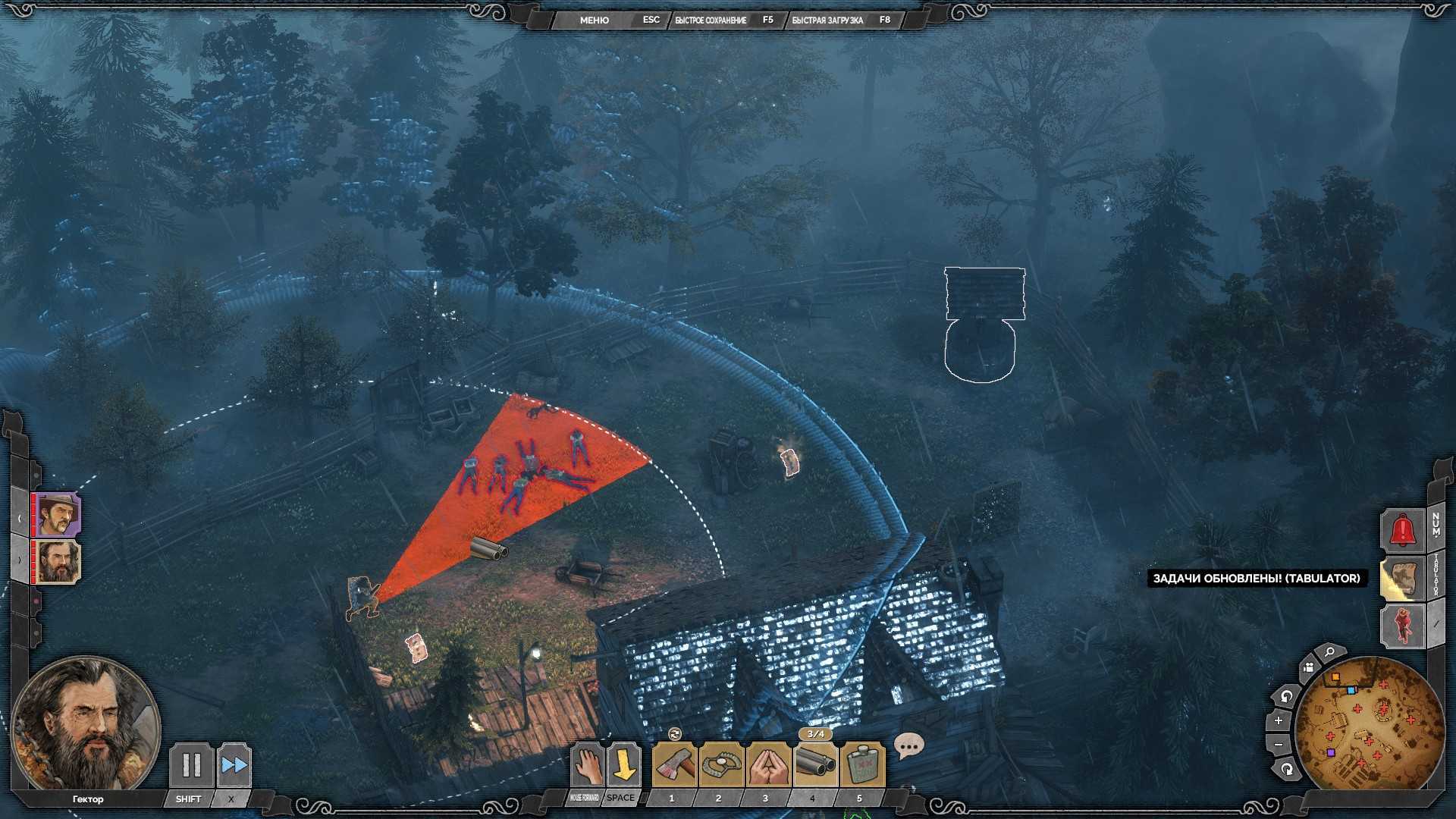Screen dimensions: 1456x819
Task: Choose the hand interact action
Action: tap(586, 764)
